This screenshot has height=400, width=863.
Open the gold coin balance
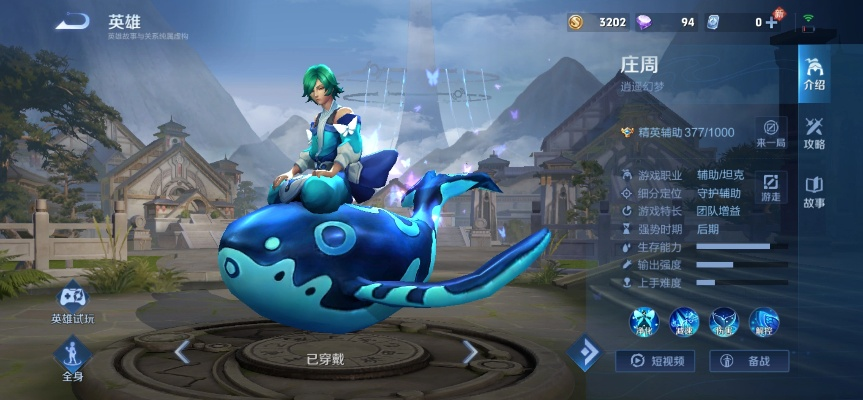[598, 22]
